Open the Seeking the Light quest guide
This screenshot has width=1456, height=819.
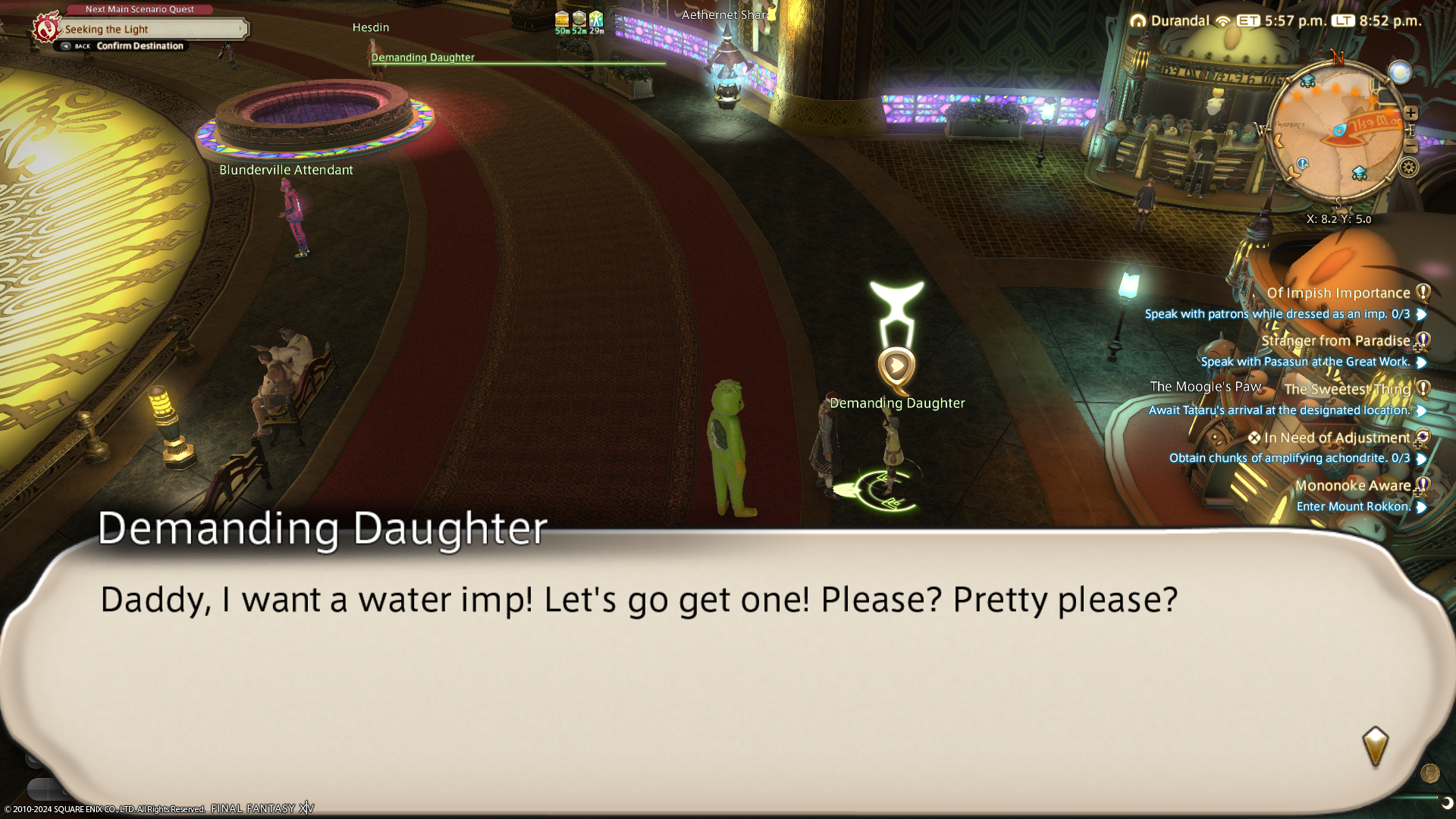point(152,30)
